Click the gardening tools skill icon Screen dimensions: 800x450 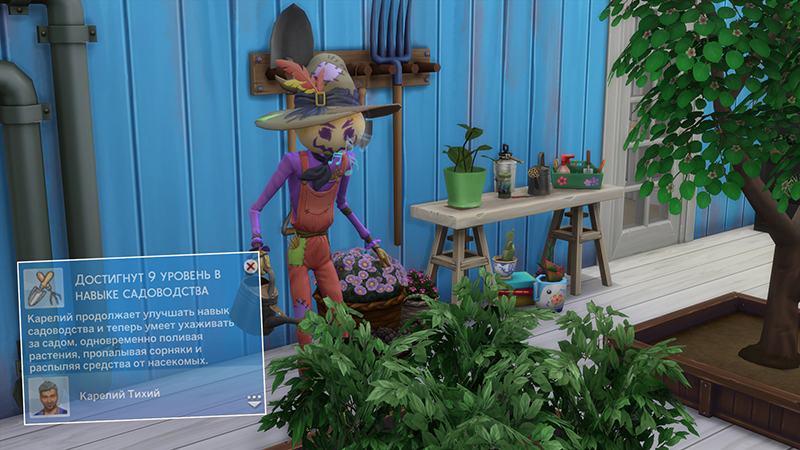click(x=44, y=287)
